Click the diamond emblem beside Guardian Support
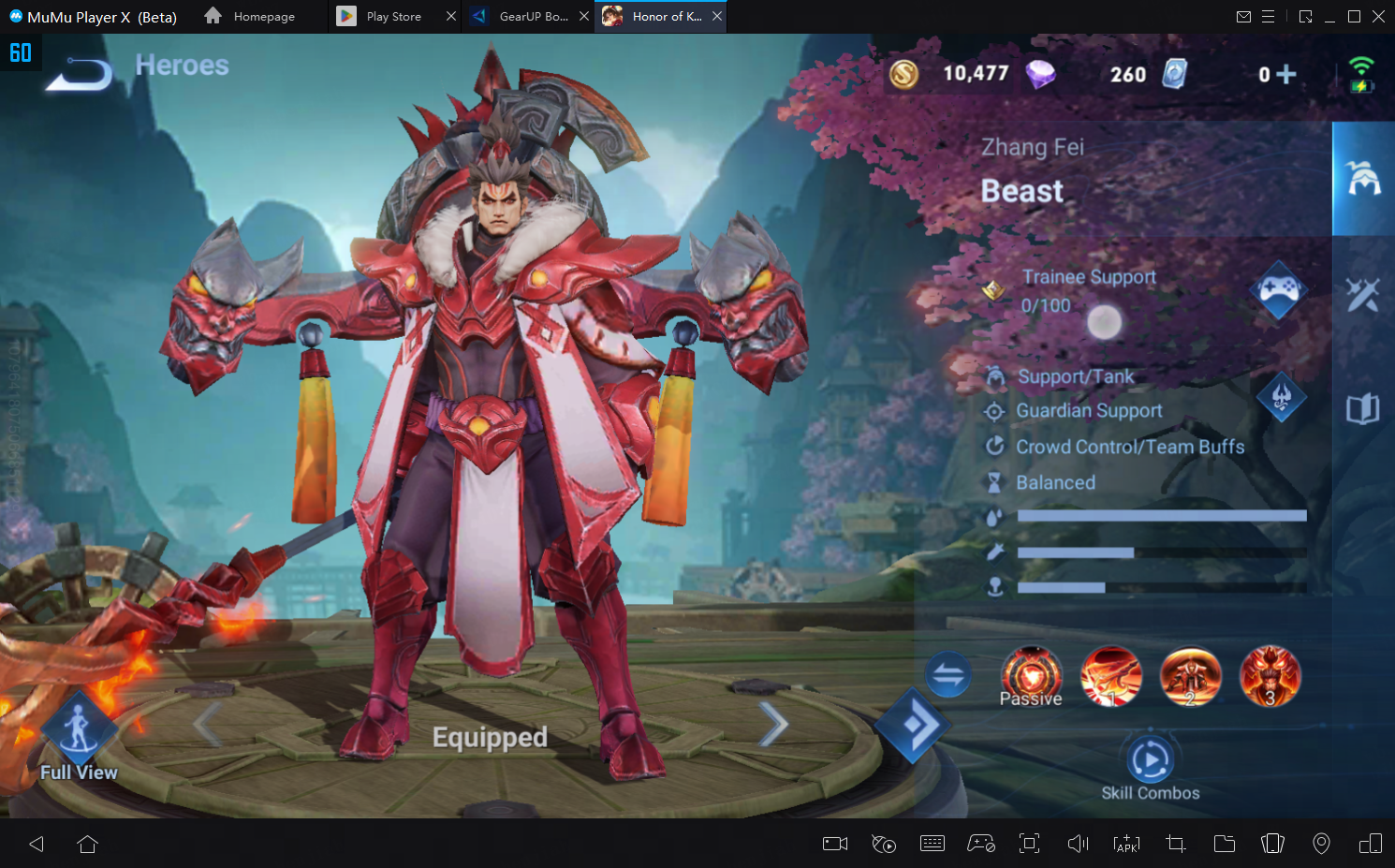The height and width of the screenshot is (868, 1395). [x=1282, y=397]
